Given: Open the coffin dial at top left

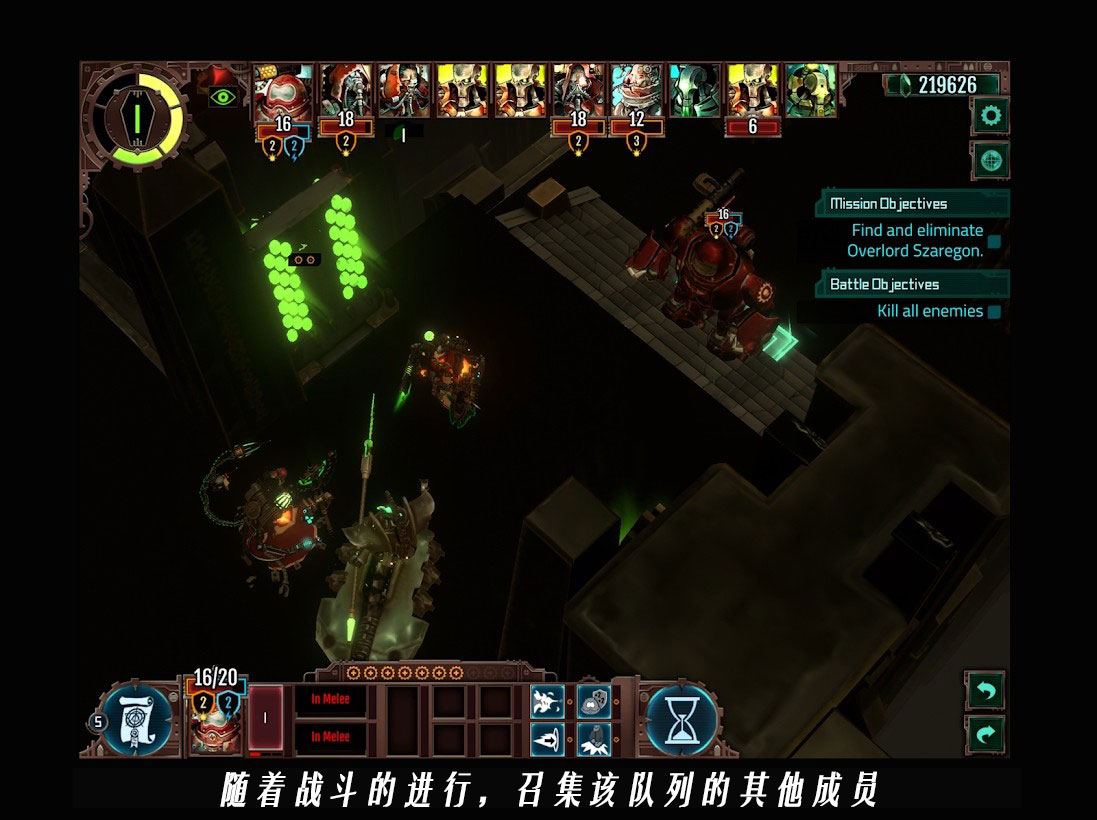Looking at the screenshot, I should click(135, 118).
